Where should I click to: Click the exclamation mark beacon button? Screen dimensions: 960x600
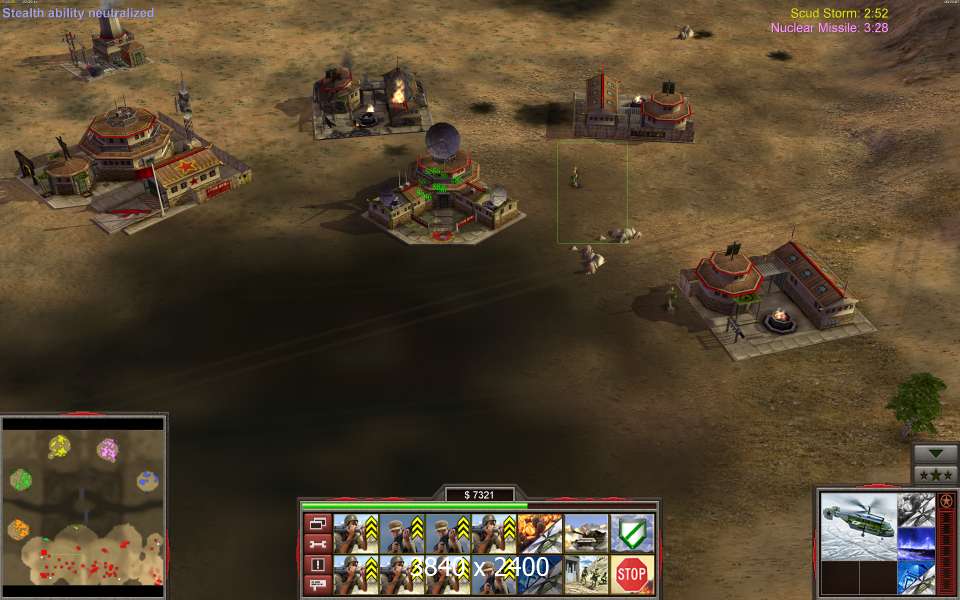click(x=318, y=565)
